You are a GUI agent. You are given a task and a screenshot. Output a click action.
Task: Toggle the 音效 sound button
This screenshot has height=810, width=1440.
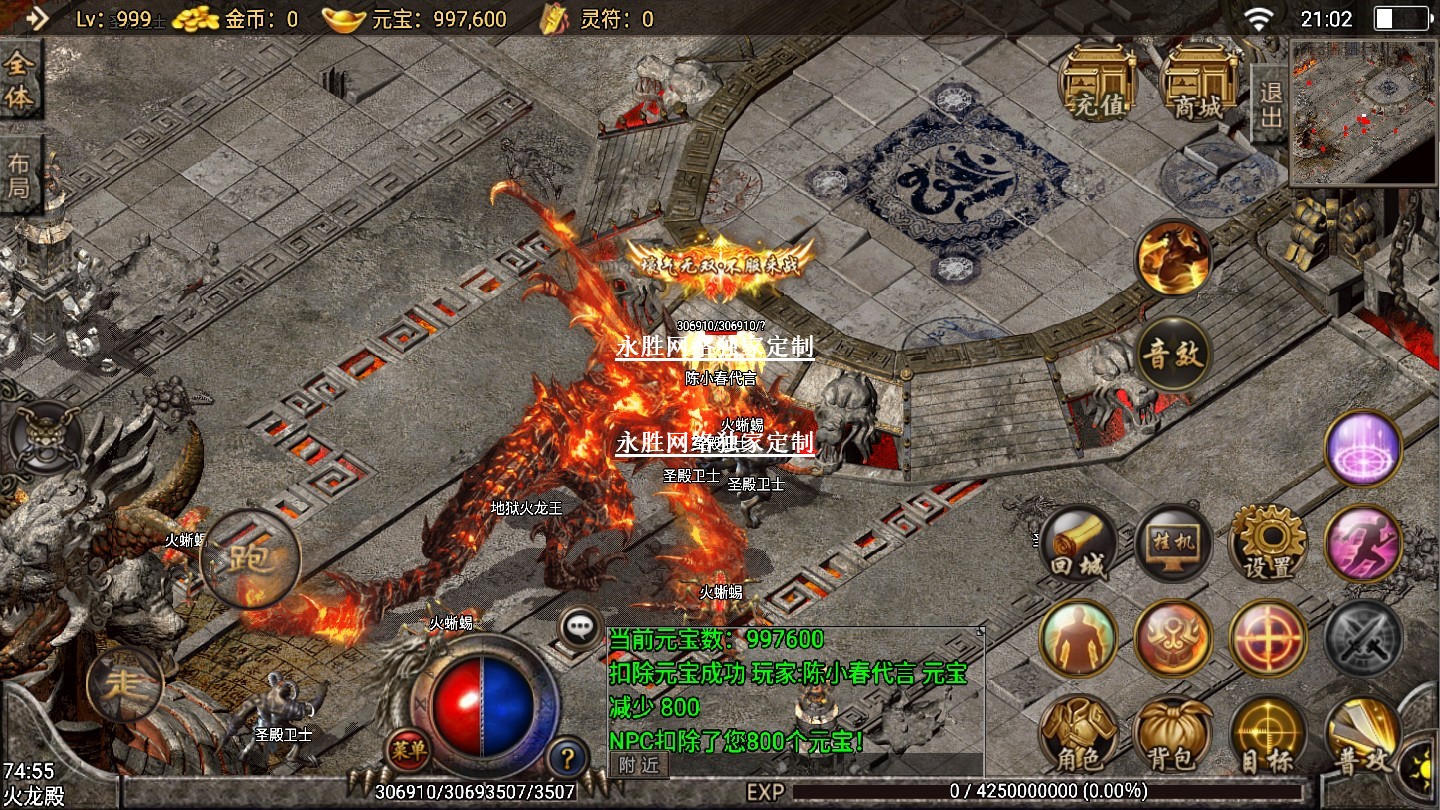coord(1173,354)
